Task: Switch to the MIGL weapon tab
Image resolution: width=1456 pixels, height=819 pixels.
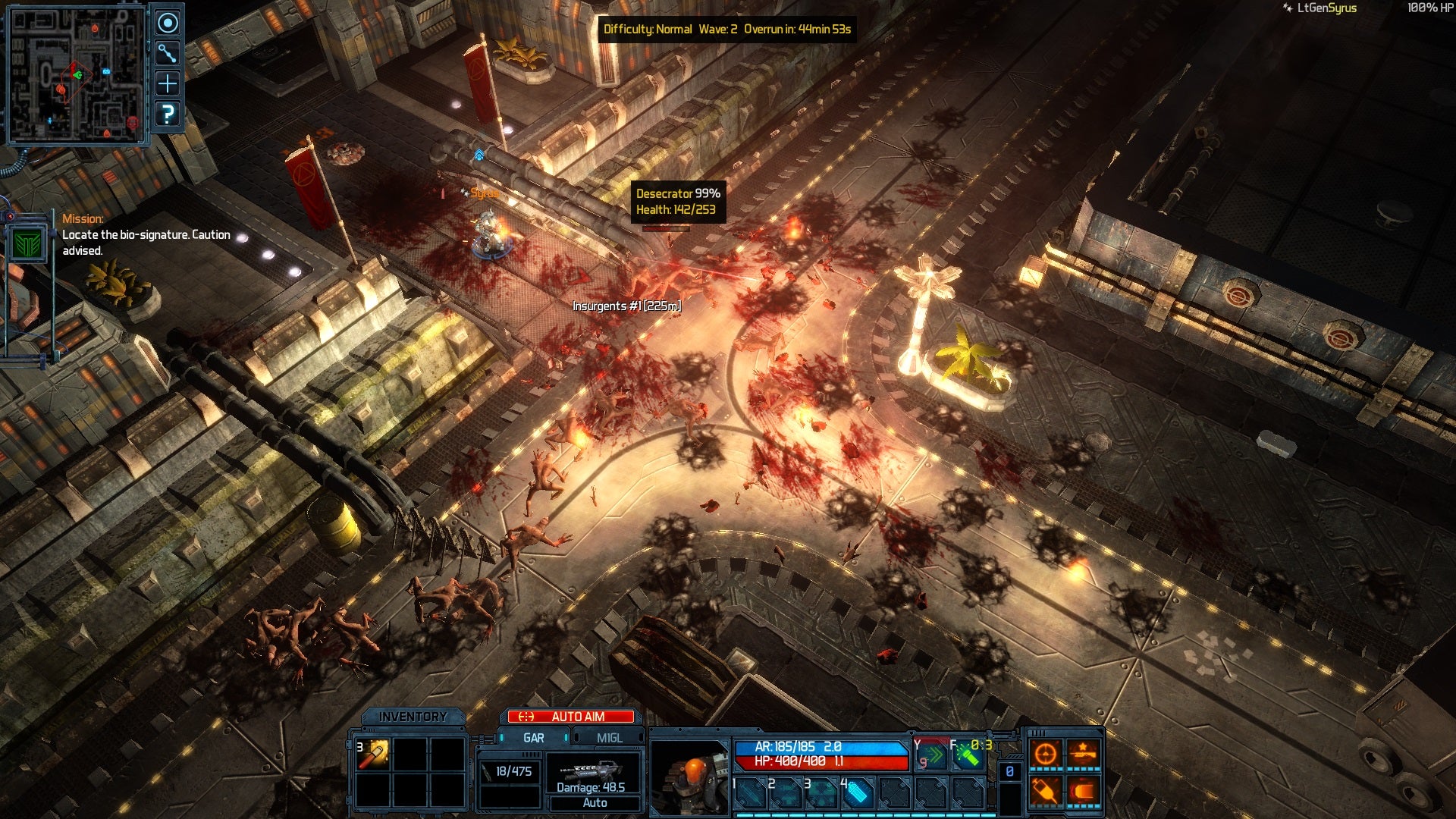Action: [x=609, y=738]
